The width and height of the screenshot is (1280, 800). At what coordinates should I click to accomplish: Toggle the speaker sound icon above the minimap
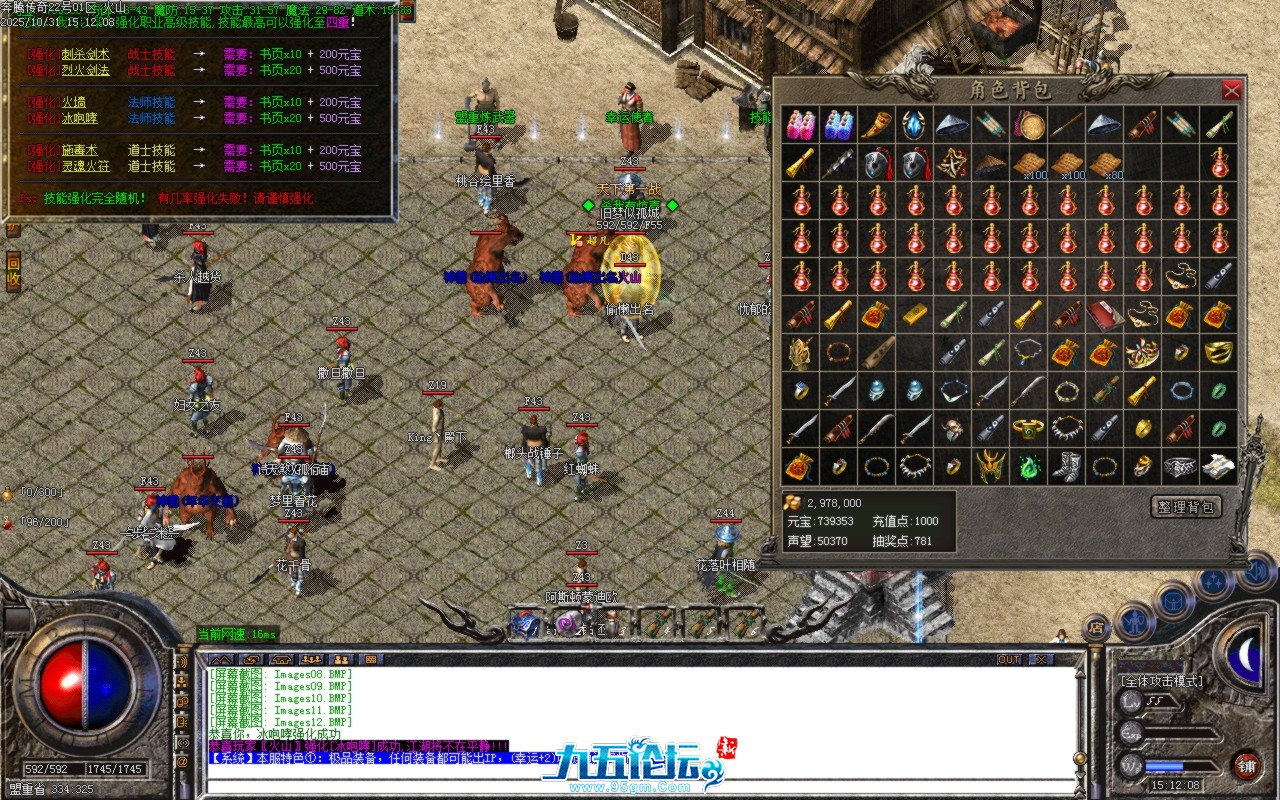coord(1257,571)
